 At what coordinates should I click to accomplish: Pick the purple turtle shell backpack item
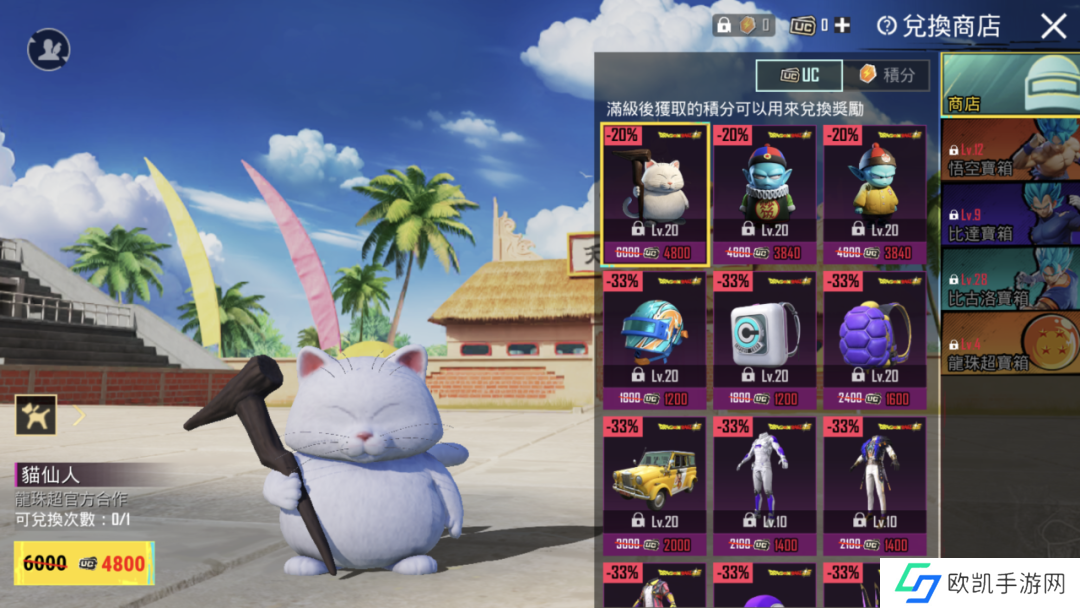pyautogui.click(x=875, y=340)
